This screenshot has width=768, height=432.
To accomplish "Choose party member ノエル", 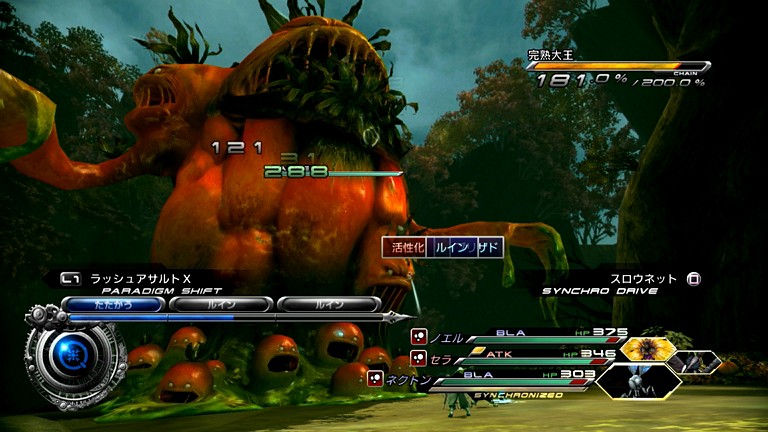I will tap(449, 338).
